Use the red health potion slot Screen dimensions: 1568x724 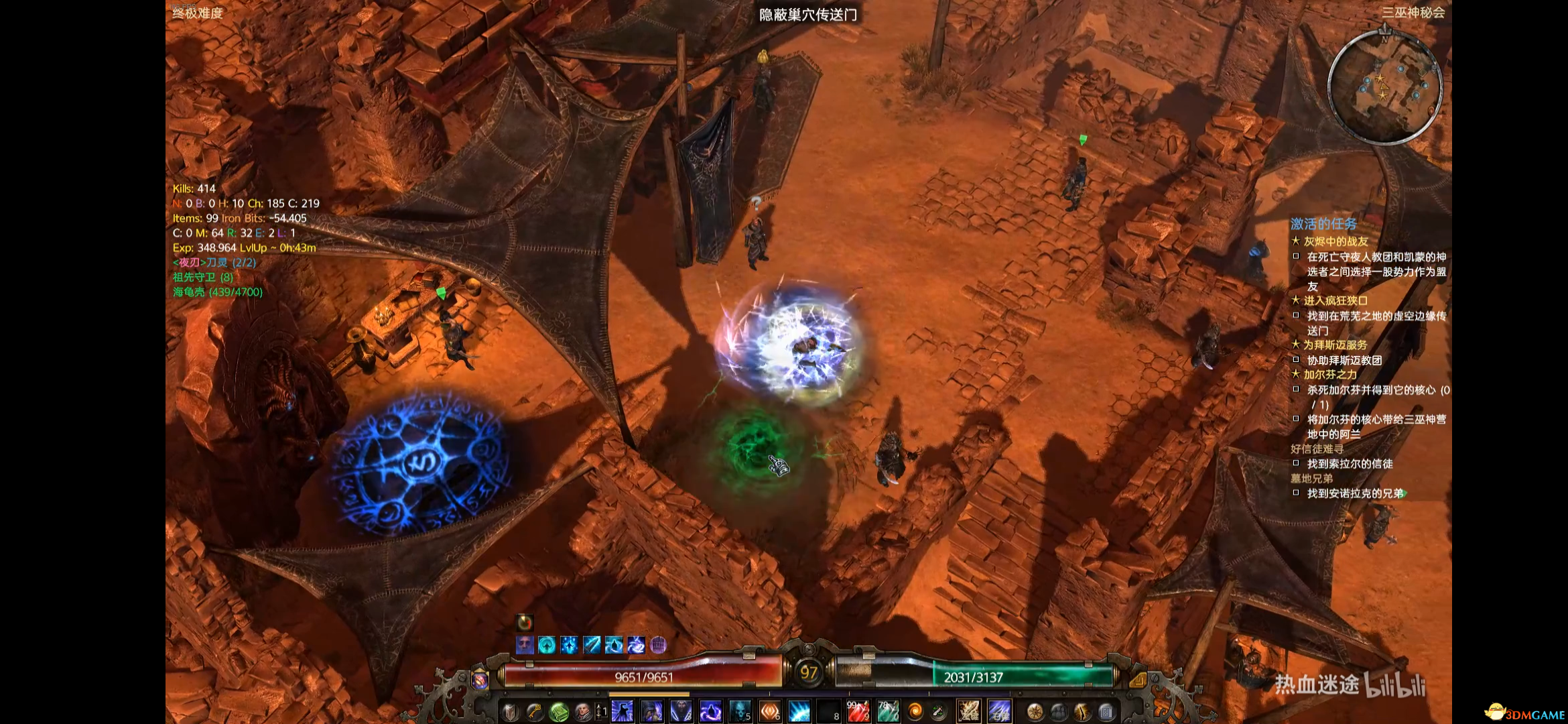click(858, 711)
